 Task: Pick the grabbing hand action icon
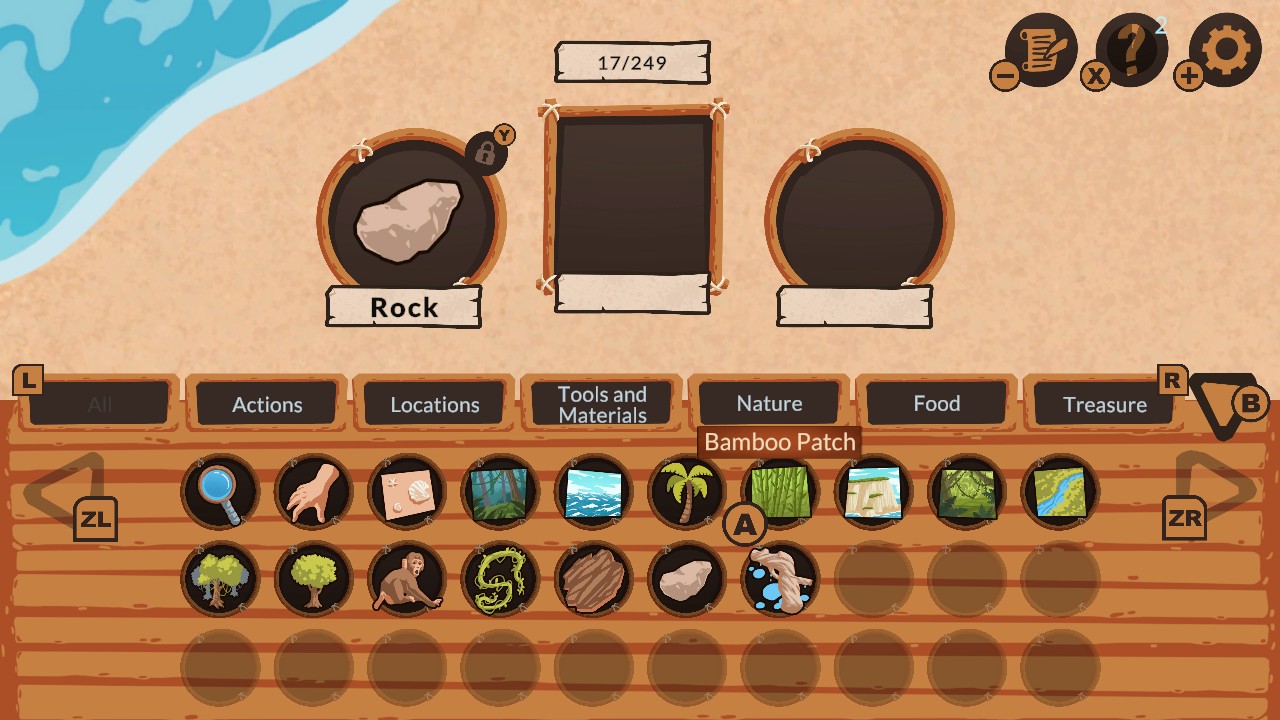tap(313, 490)
